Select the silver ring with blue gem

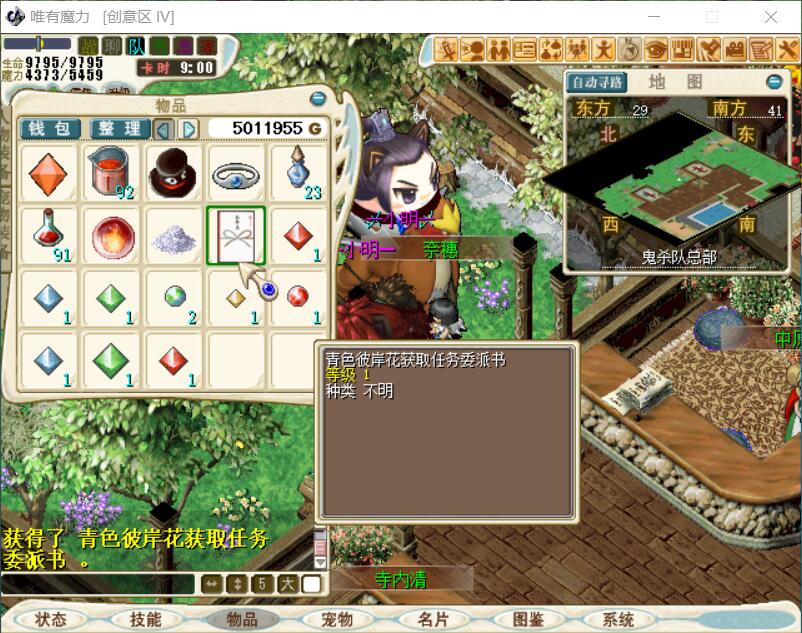[x=236, y=174]
